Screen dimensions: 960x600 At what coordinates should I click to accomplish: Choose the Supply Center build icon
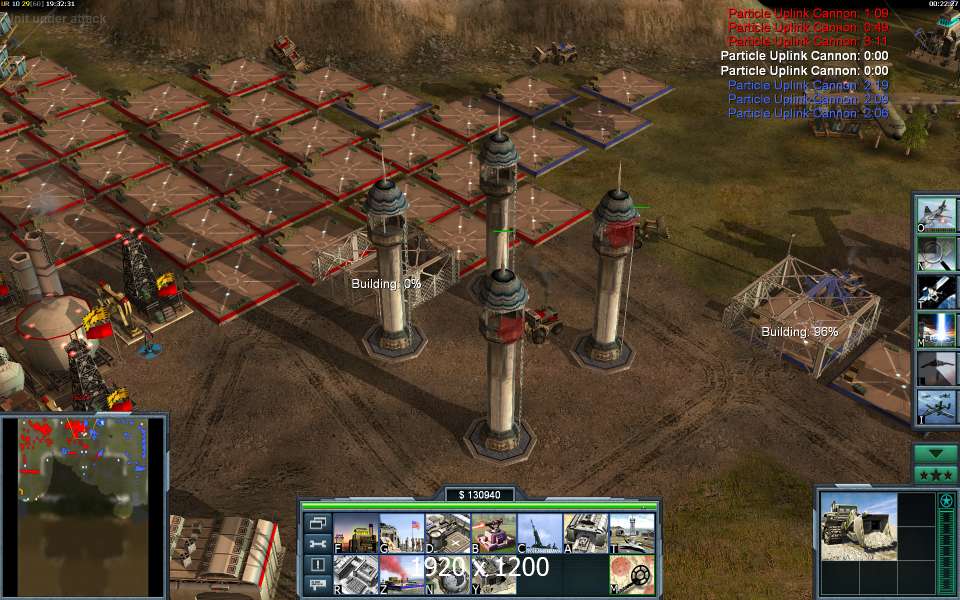point(447,533)
